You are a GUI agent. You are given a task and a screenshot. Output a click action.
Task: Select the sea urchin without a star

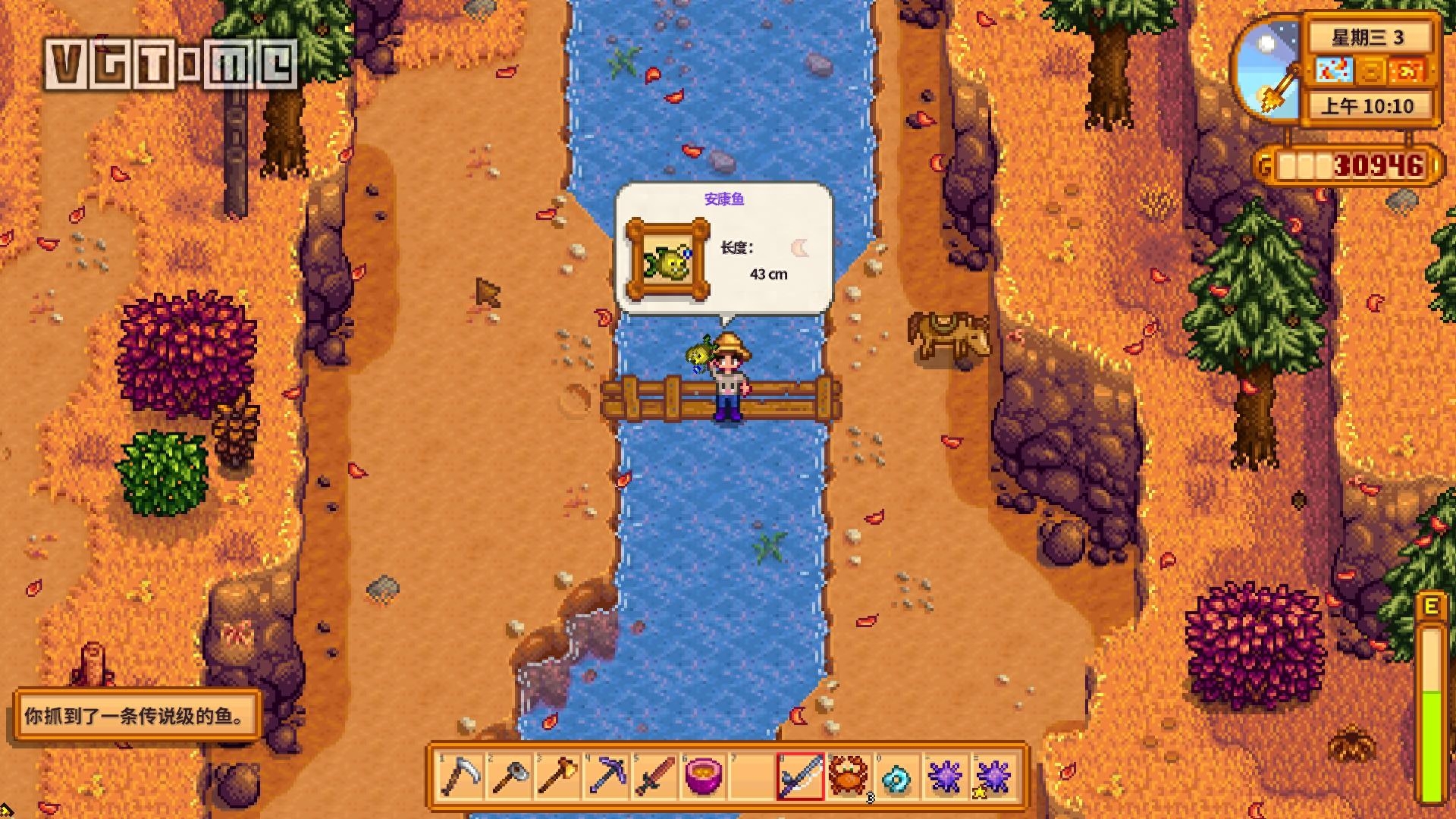[946, 777]
